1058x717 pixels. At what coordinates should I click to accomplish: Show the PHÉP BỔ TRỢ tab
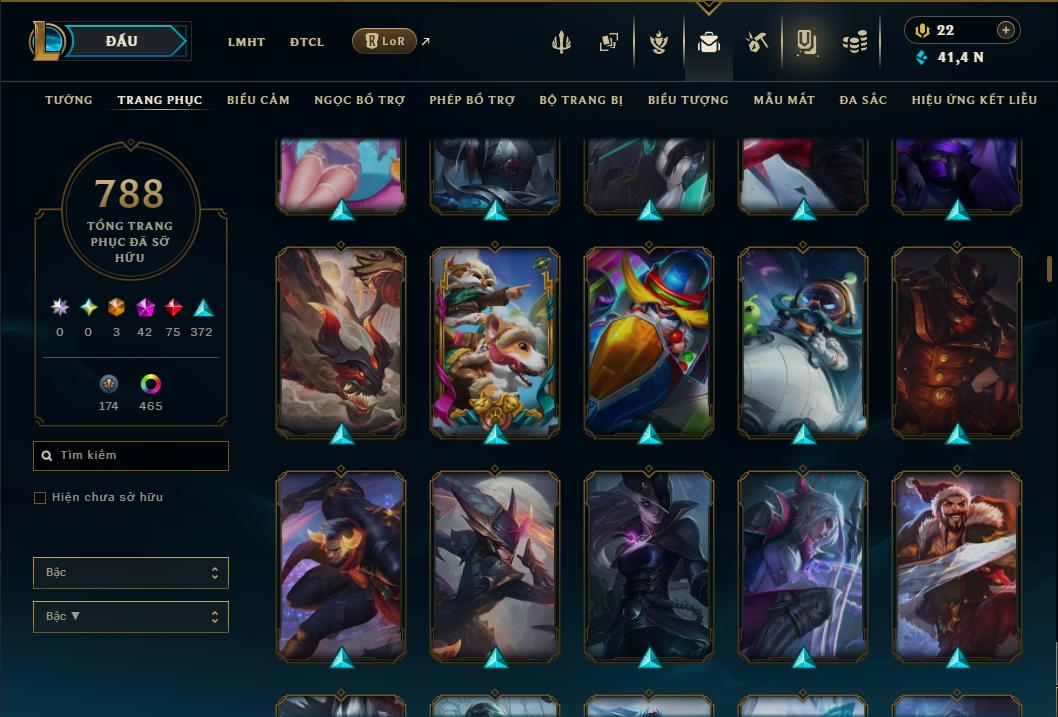coord(472,100)
